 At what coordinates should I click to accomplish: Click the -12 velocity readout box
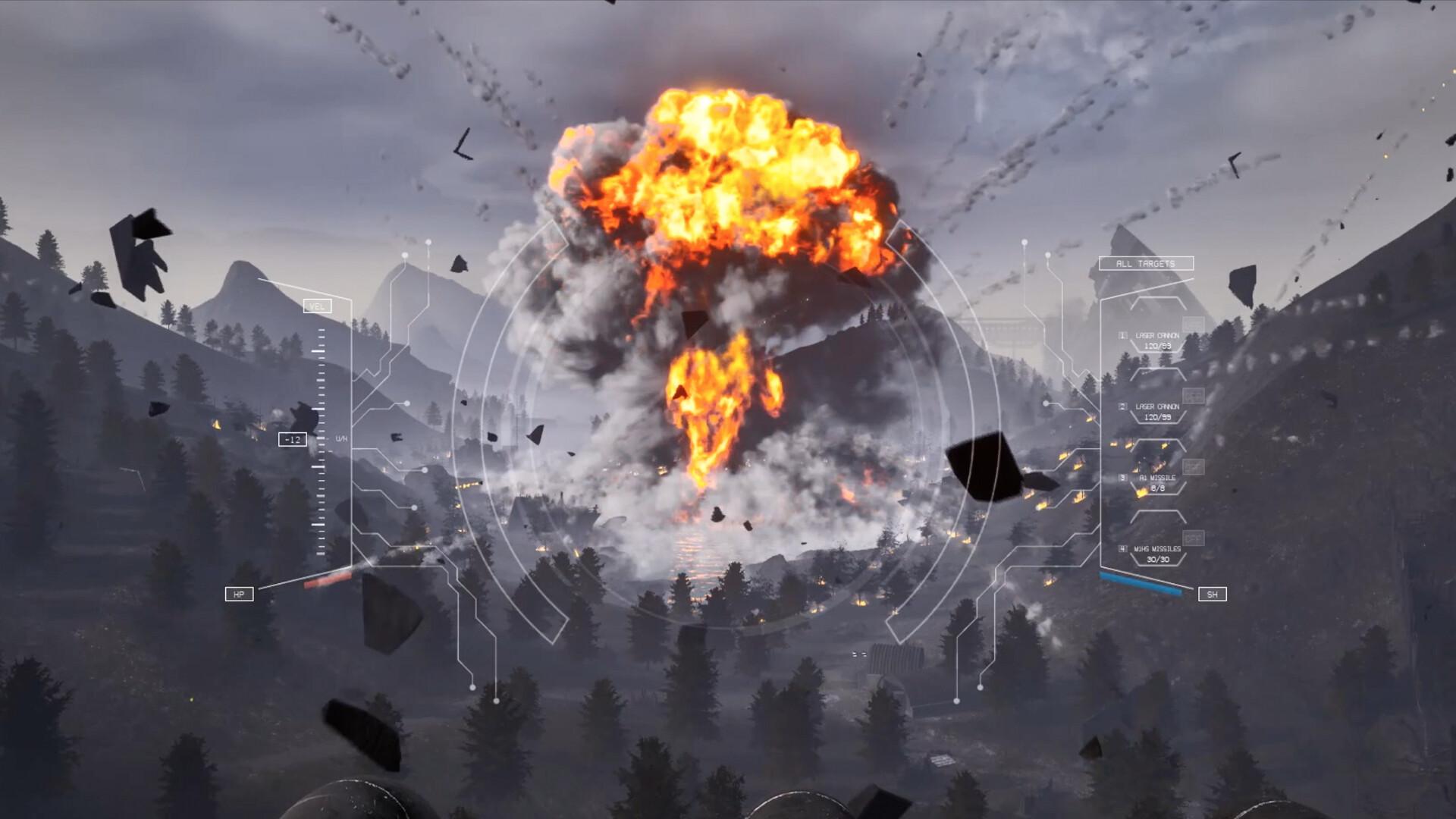(292, 438)
